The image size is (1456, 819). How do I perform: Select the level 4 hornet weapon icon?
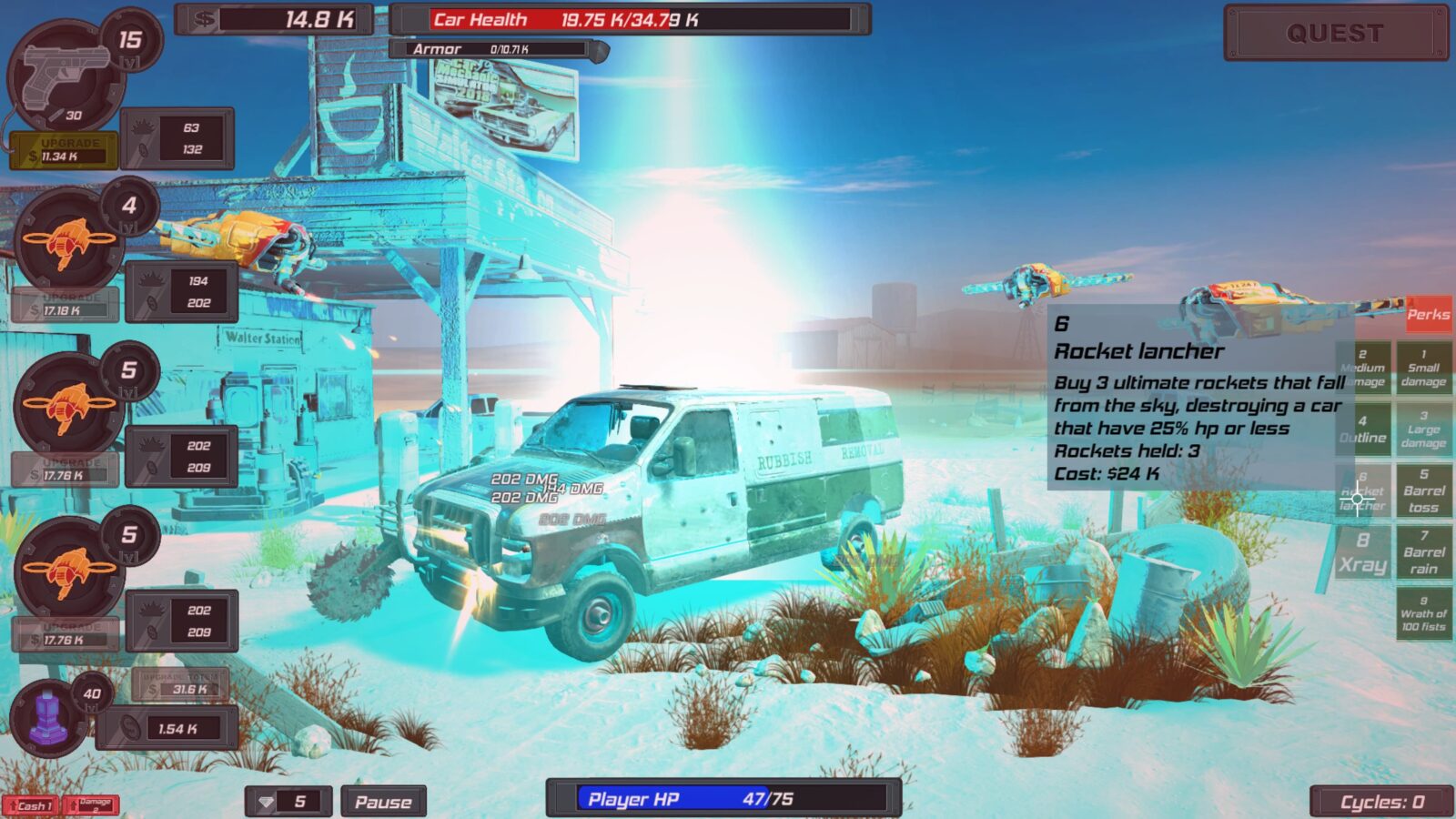click(x=68, y=241)
